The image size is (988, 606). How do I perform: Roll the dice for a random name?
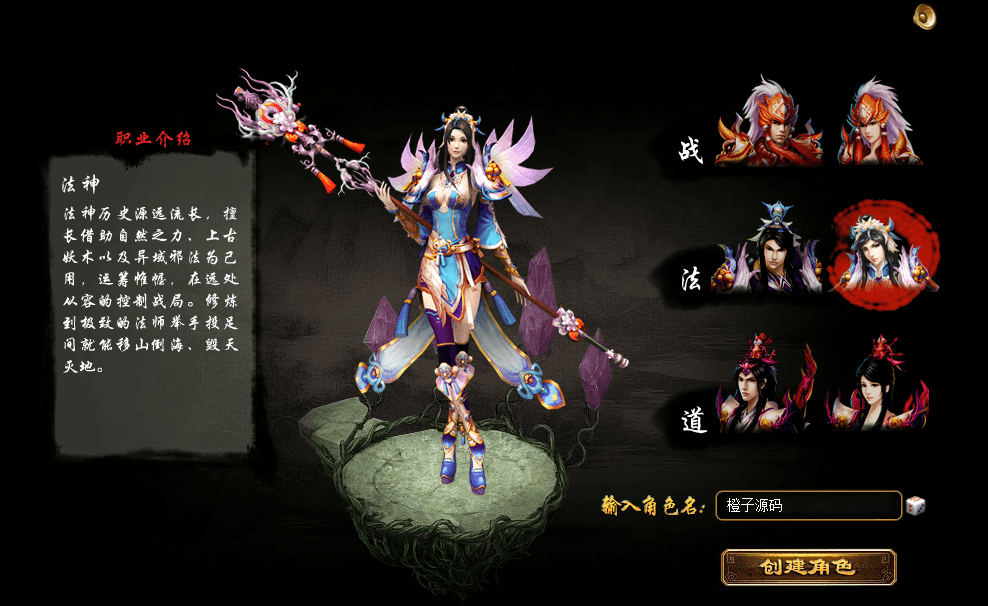[915, 506]
